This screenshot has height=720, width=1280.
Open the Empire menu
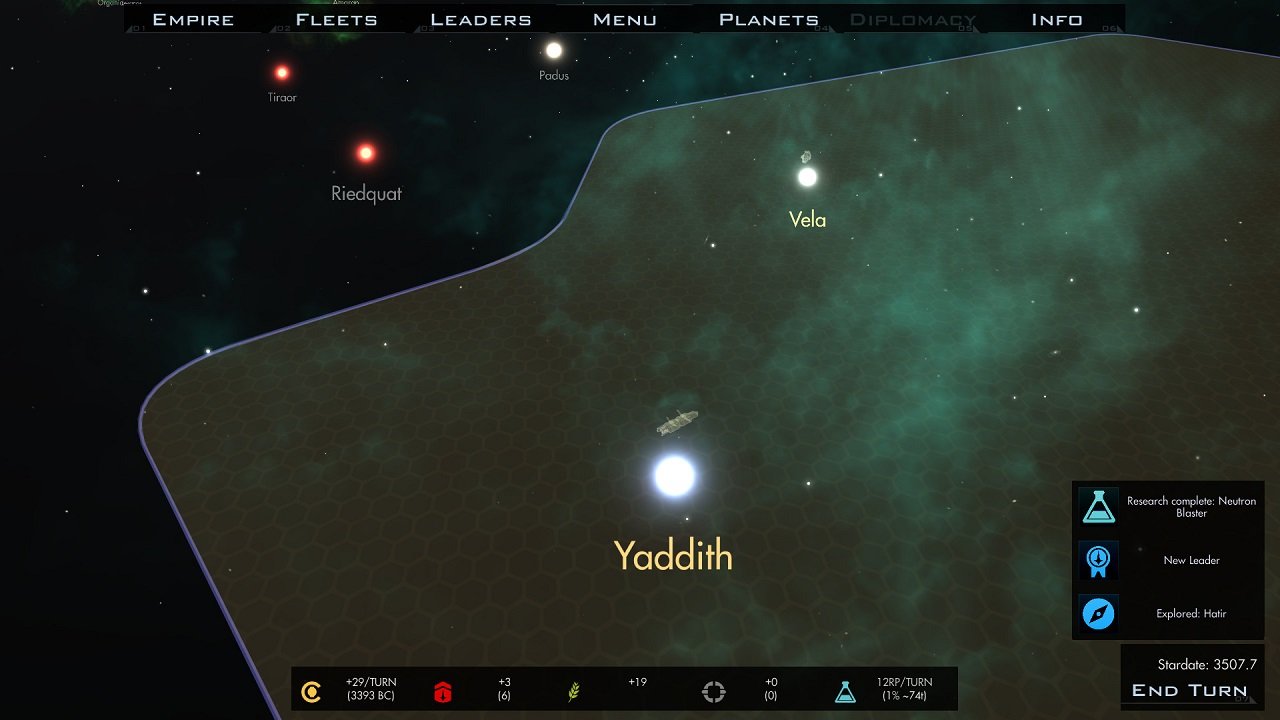click(x=193, y=19)
